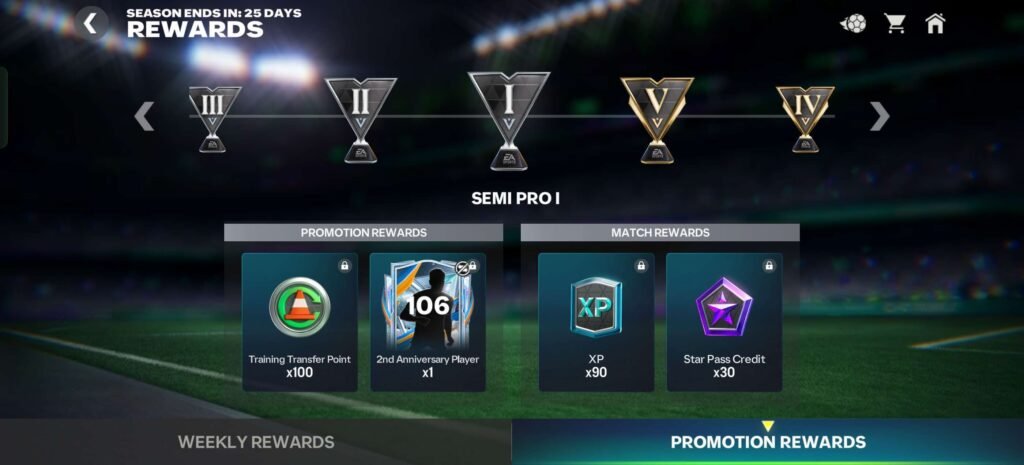Select the gold tier IV trophy
This screenshot has height=465, width=1024.
tap(805, 117)
